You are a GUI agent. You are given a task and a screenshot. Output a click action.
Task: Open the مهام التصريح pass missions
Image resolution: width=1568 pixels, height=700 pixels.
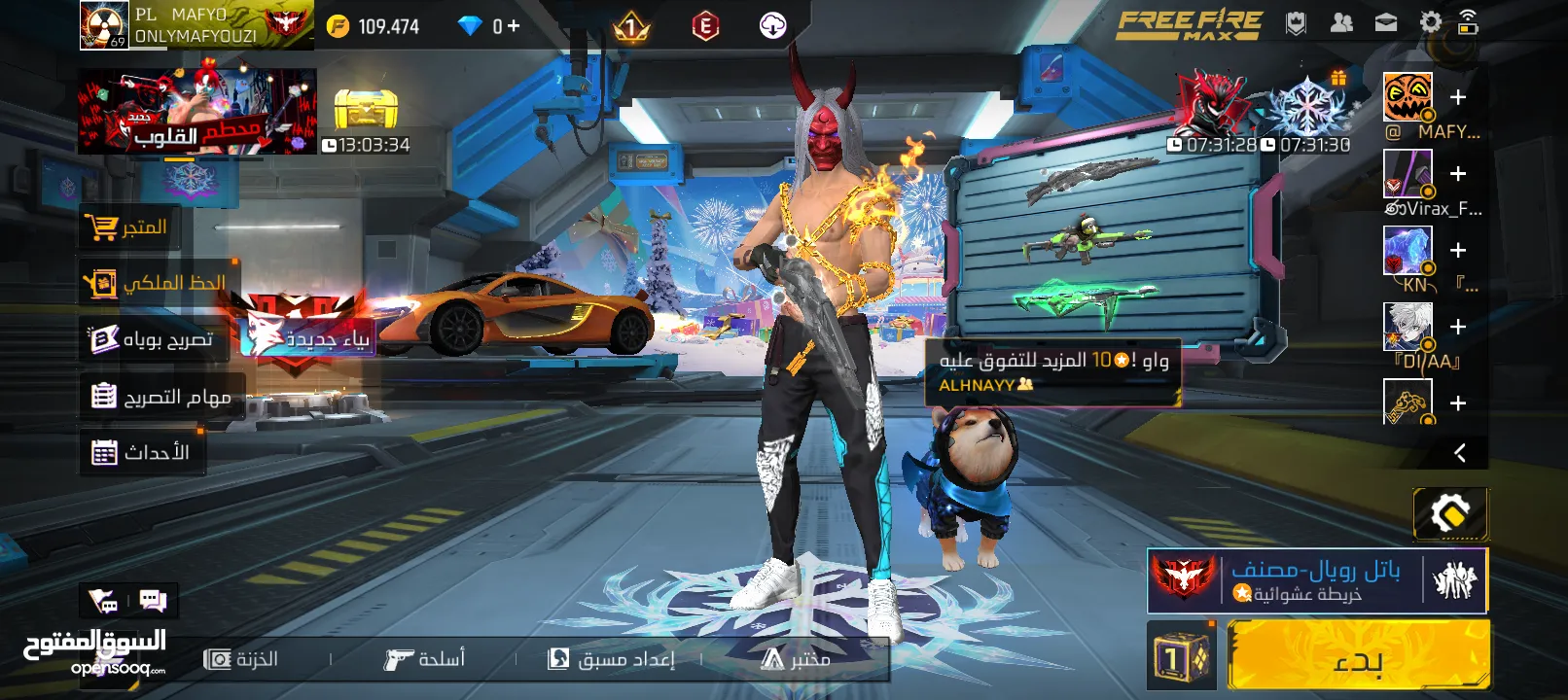point(161,397)
